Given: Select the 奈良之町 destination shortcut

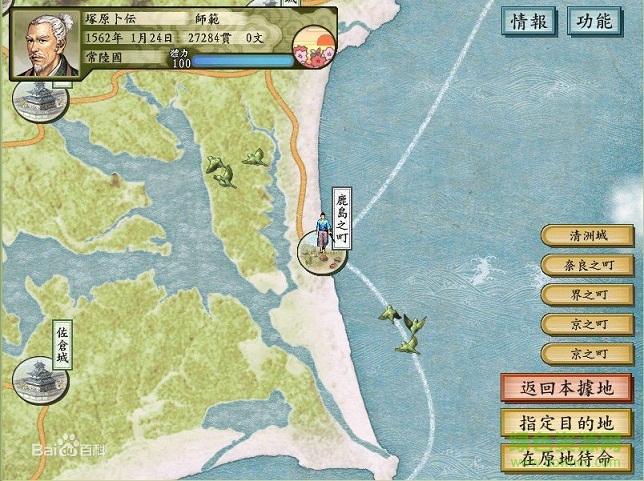Looking at the screenshot, I should coord(587,265).
